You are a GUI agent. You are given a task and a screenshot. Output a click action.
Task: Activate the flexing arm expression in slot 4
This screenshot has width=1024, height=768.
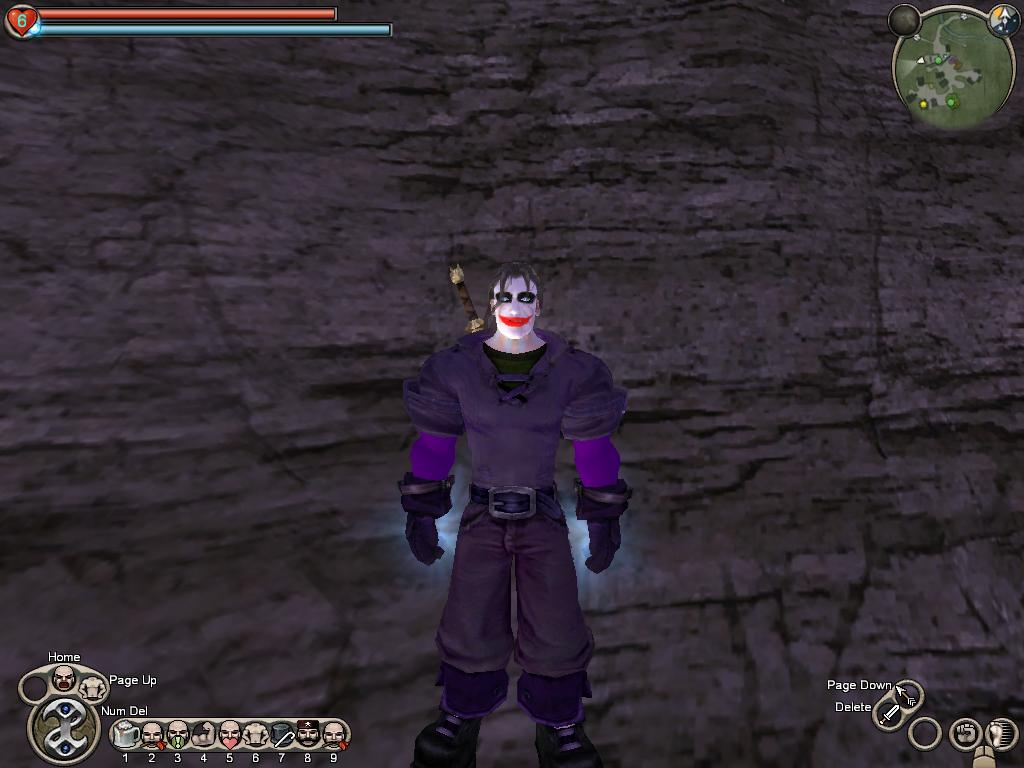204,735
